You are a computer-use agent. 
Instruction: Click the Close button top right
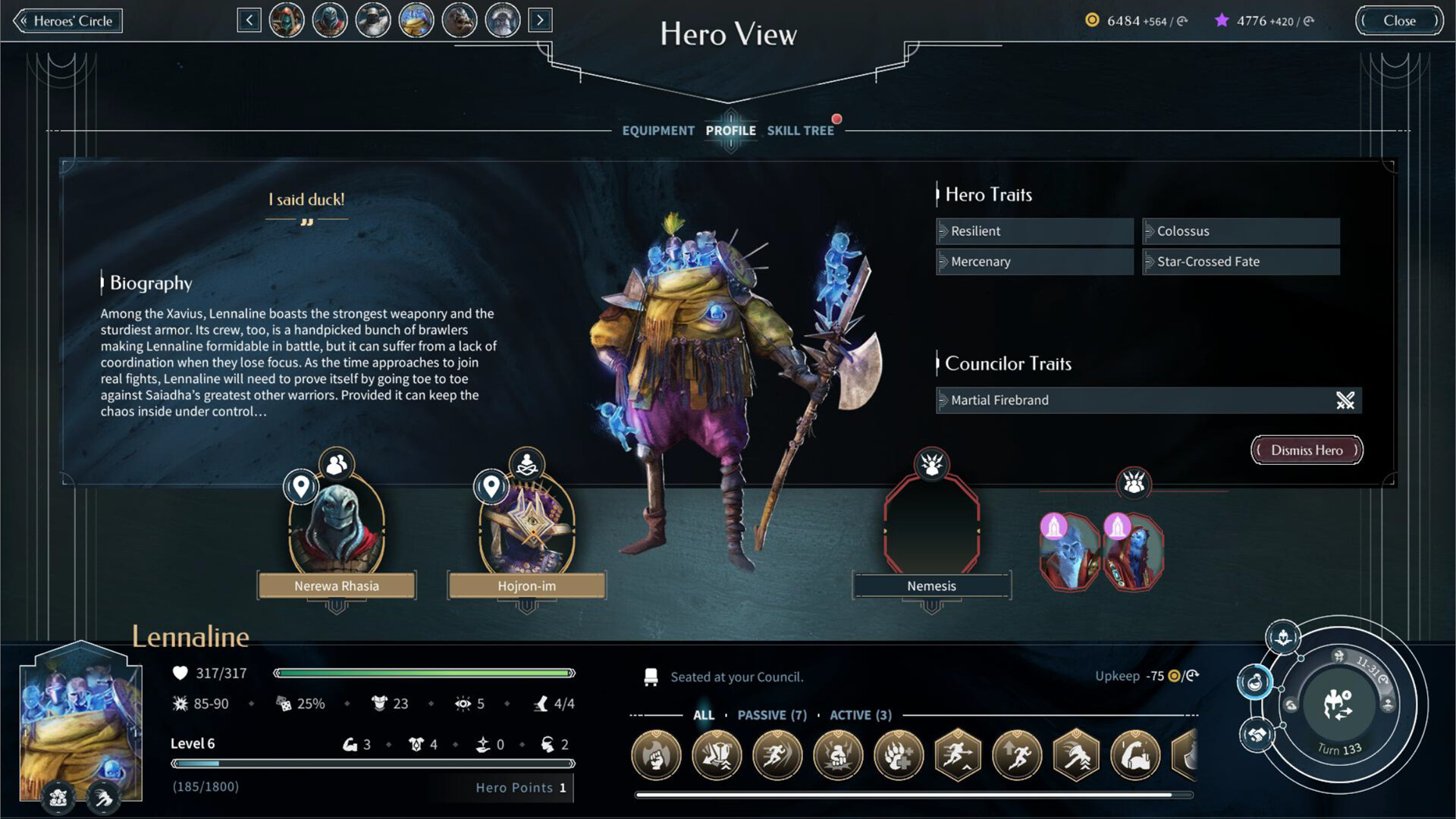point(1399,20)
